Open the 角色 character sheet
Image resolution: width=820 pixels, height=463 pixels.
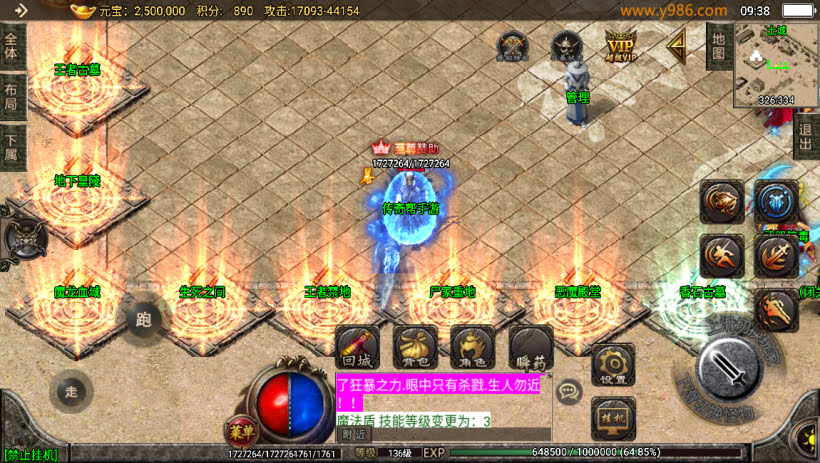[x=472, y=346]
